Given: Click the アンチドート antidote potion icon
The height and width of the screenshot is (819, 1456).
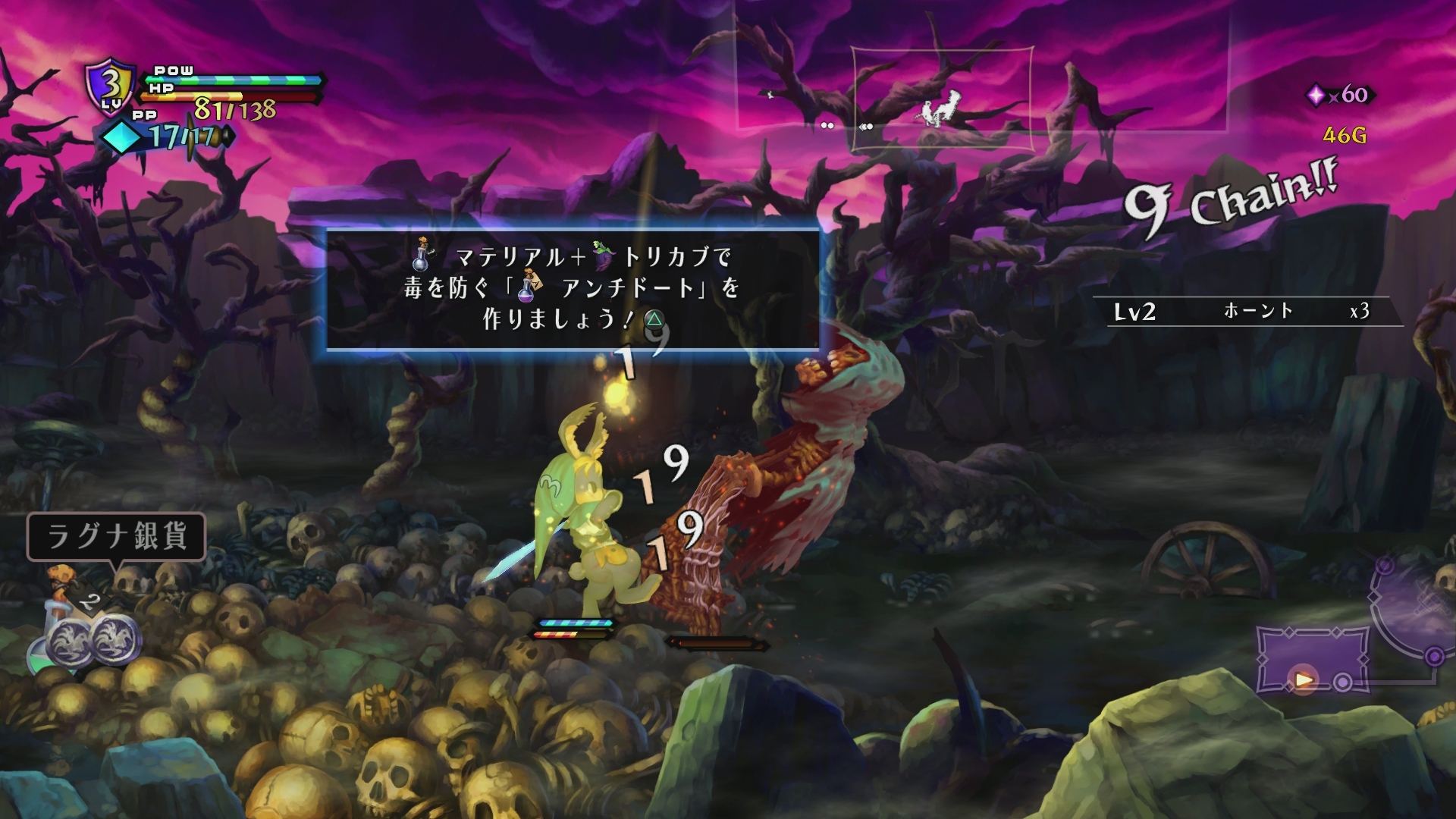Looking at the screenshot, I should 528,290.
